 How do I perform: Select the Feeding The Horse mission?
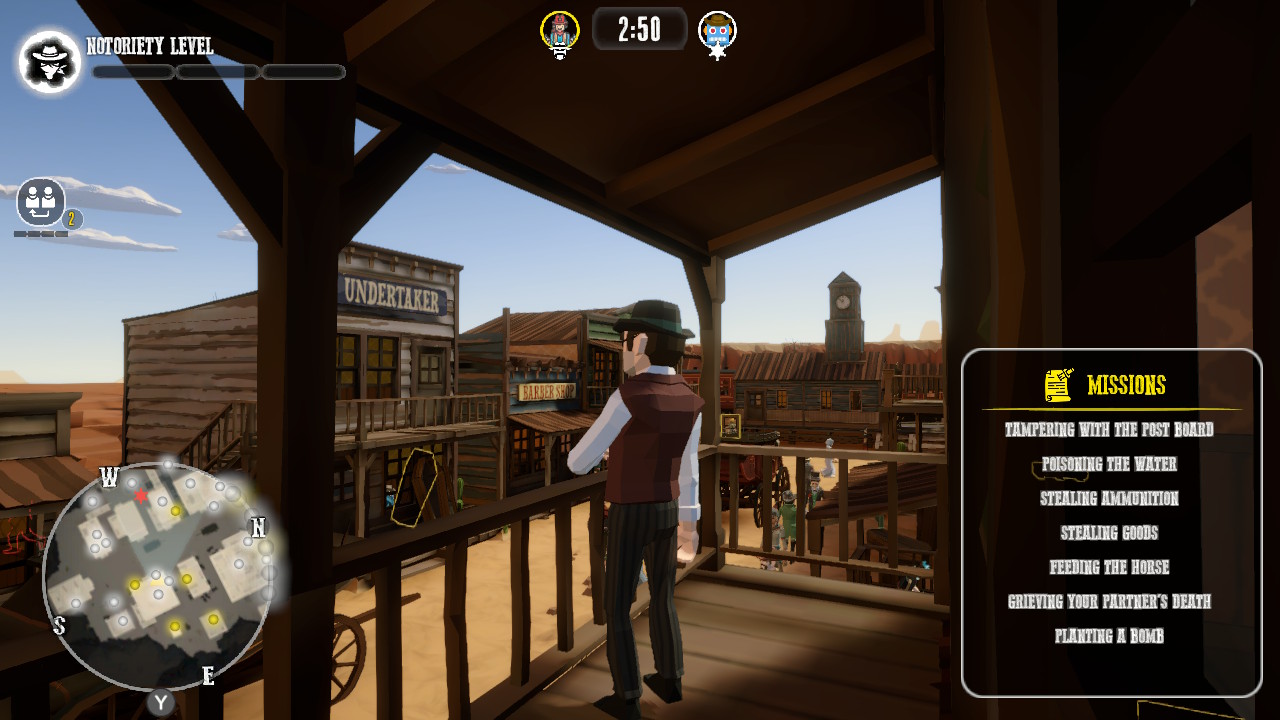click(1108, 567)
